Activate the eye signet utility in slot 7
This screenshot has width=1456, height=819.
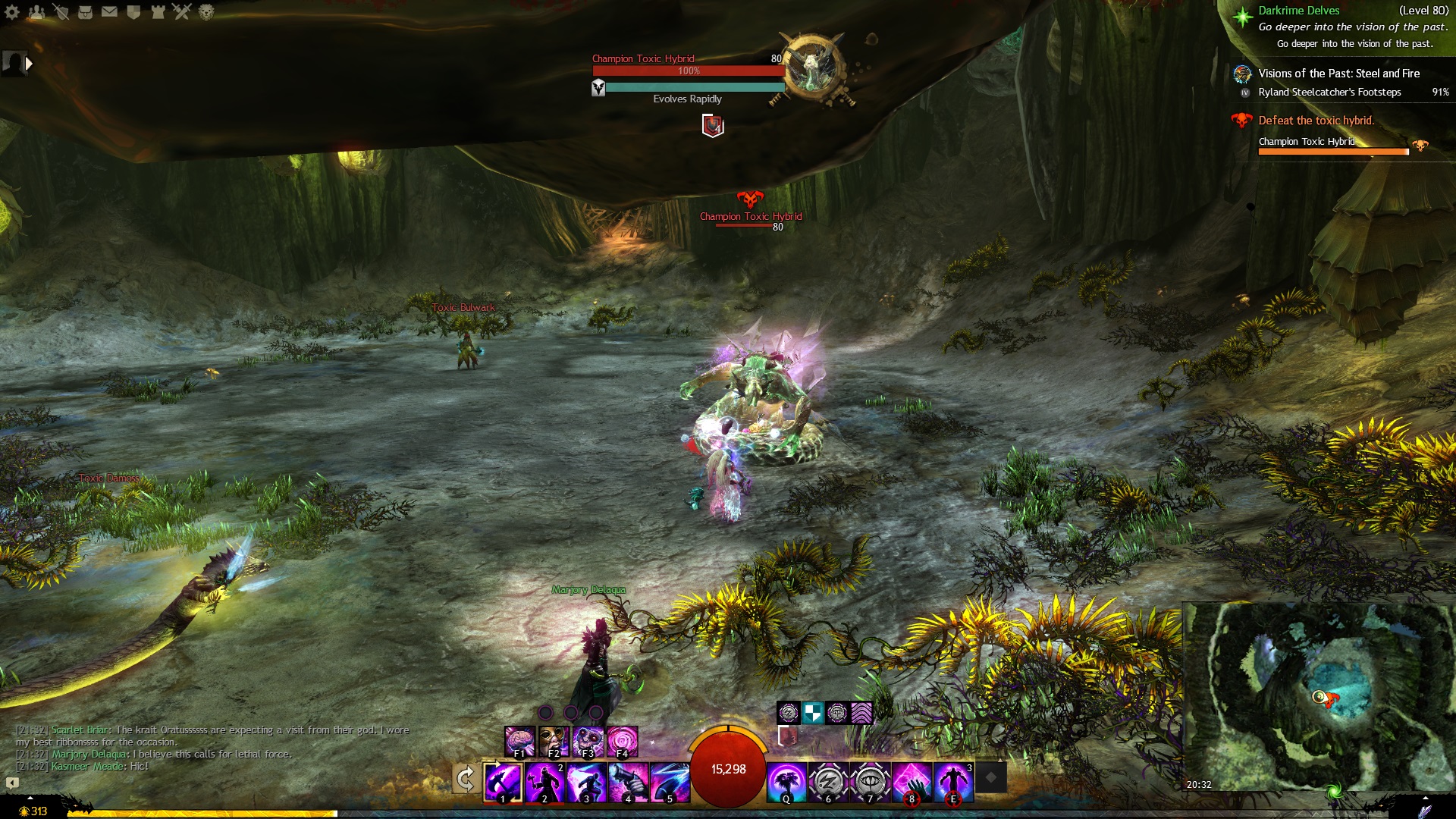click(870, 782)
